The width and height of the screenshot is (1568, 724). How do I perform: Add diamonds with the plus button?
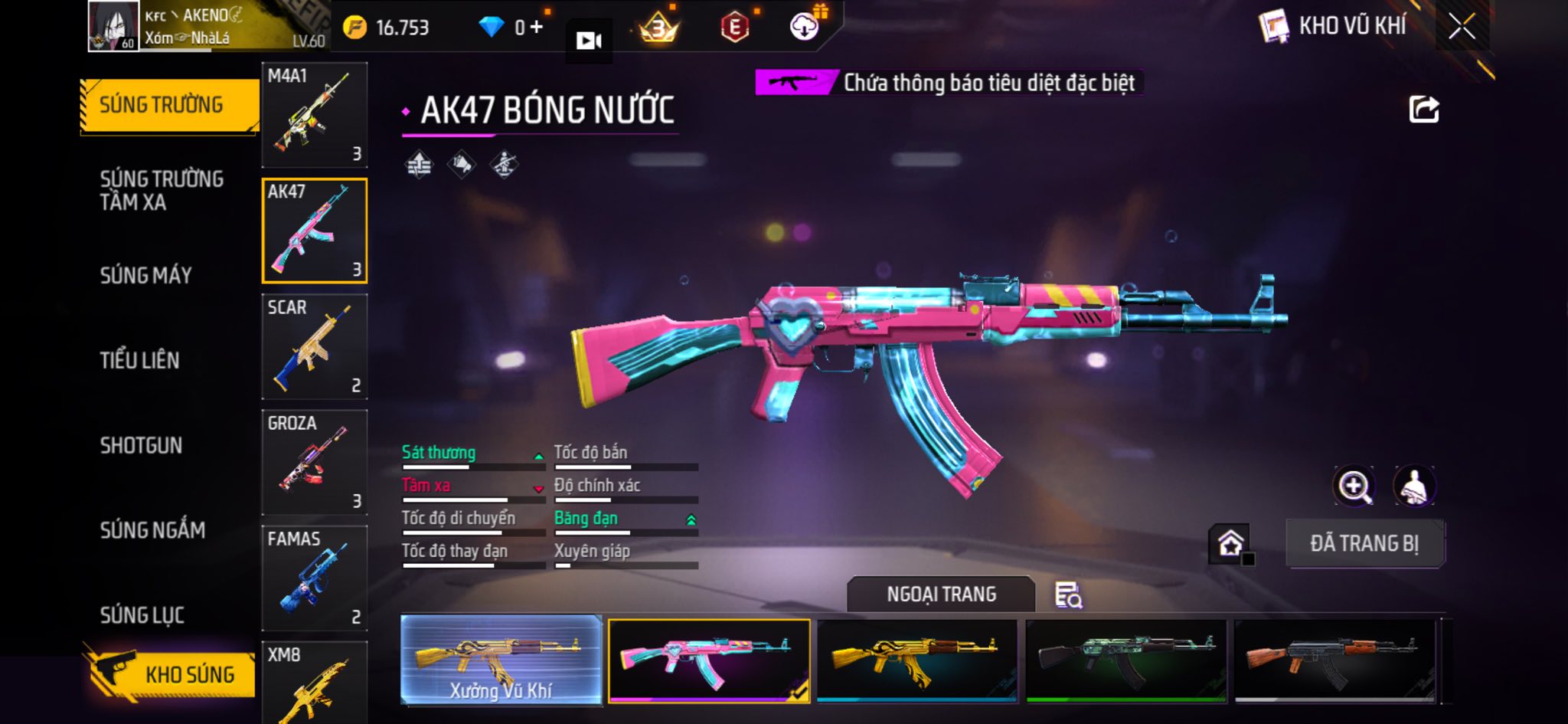pyautogui.click(x=537, y=28)
